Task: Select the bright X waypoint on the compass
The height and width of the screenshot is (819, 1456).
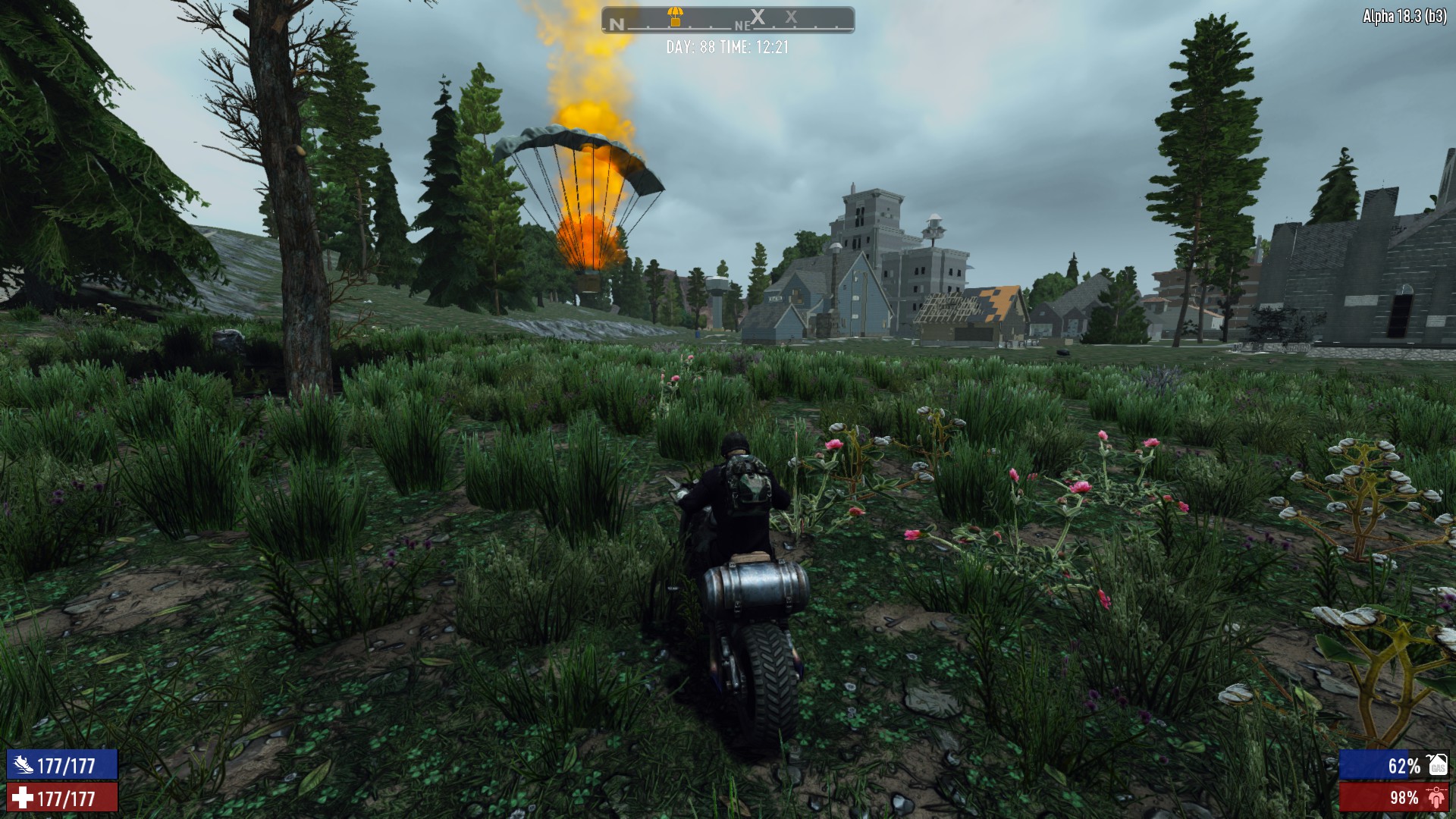Action: pyautogui.click(x=758, y=17)
